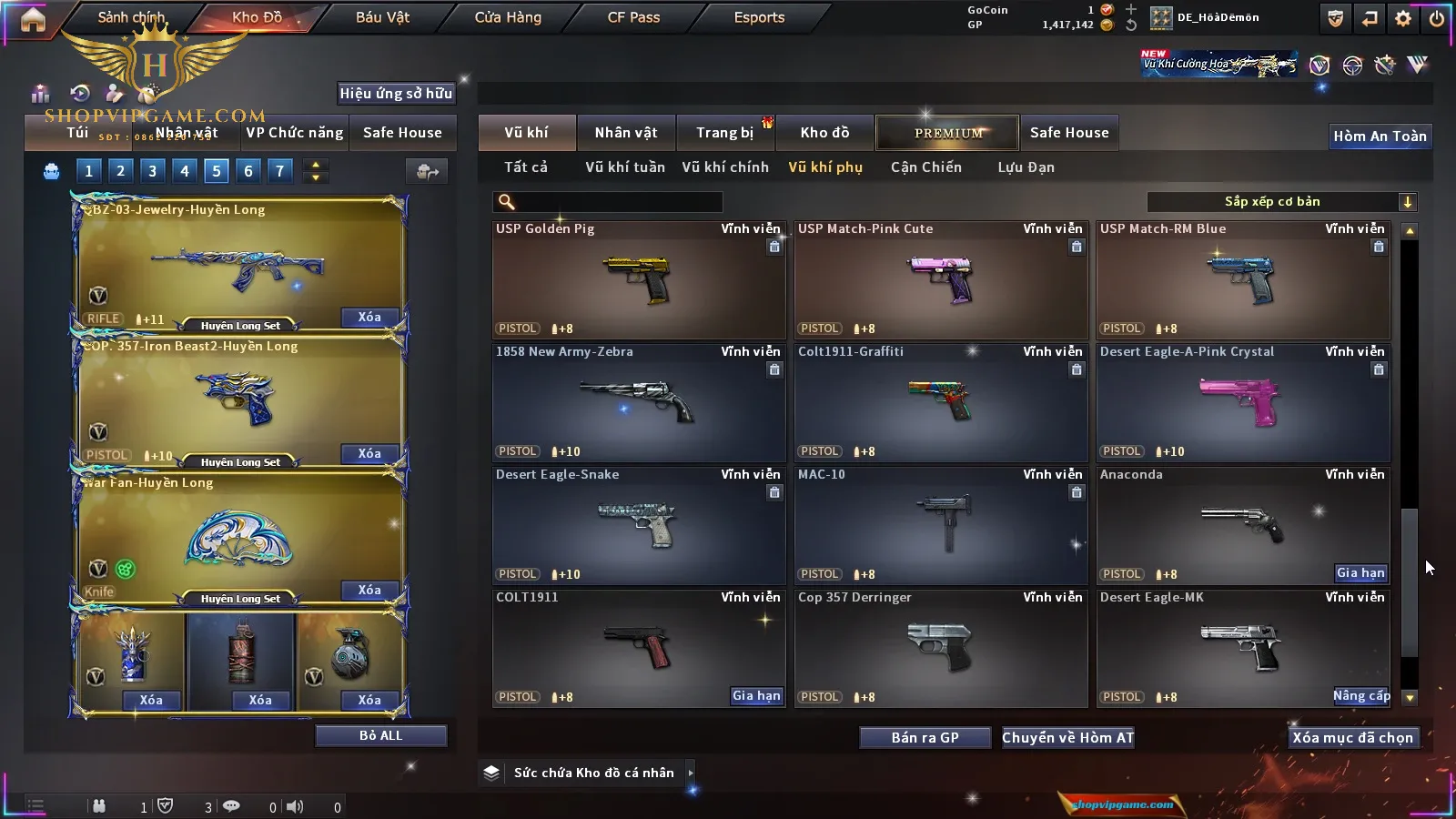Viewport: 1456px width, 819px height.
Task: Remove all equipped items with Bỏ ALL
Action: click(380, 735)
